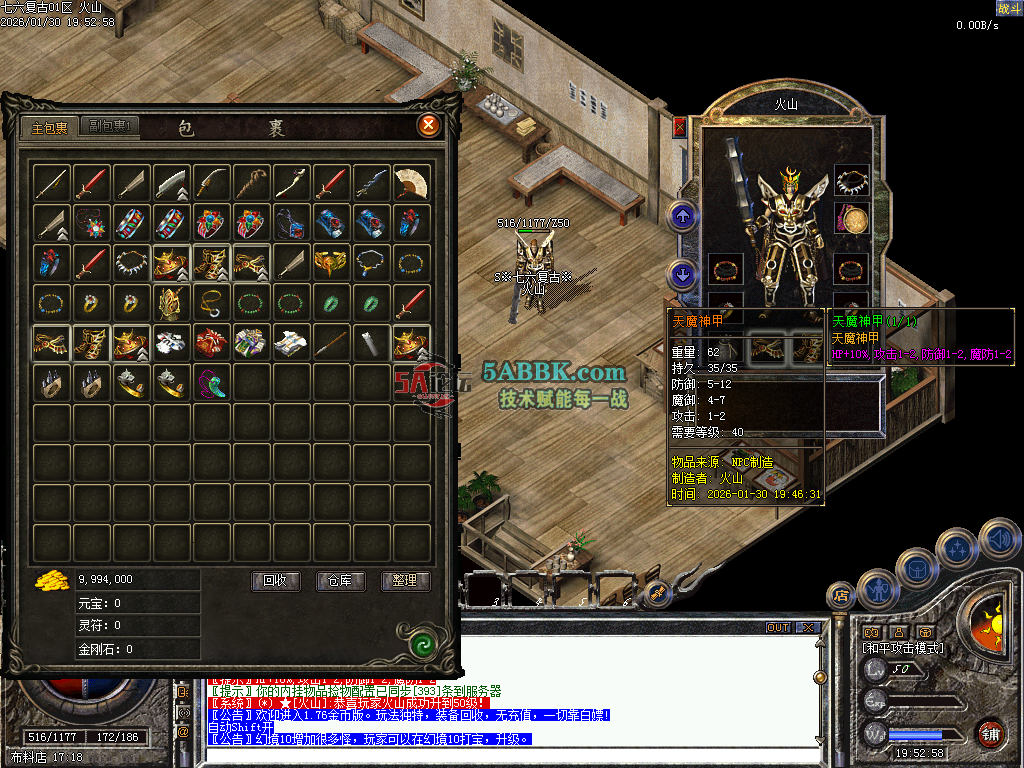Open the skills sparkle round icon
The height and width of the screenshot is (768, 1024).
958,548
